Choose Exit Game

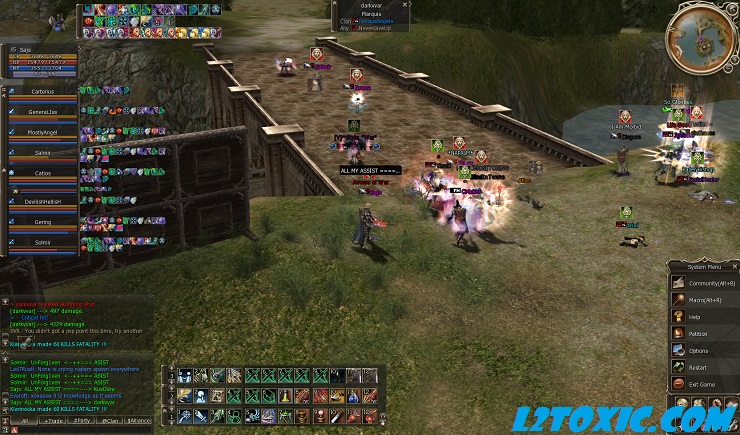tap(702, 384)
